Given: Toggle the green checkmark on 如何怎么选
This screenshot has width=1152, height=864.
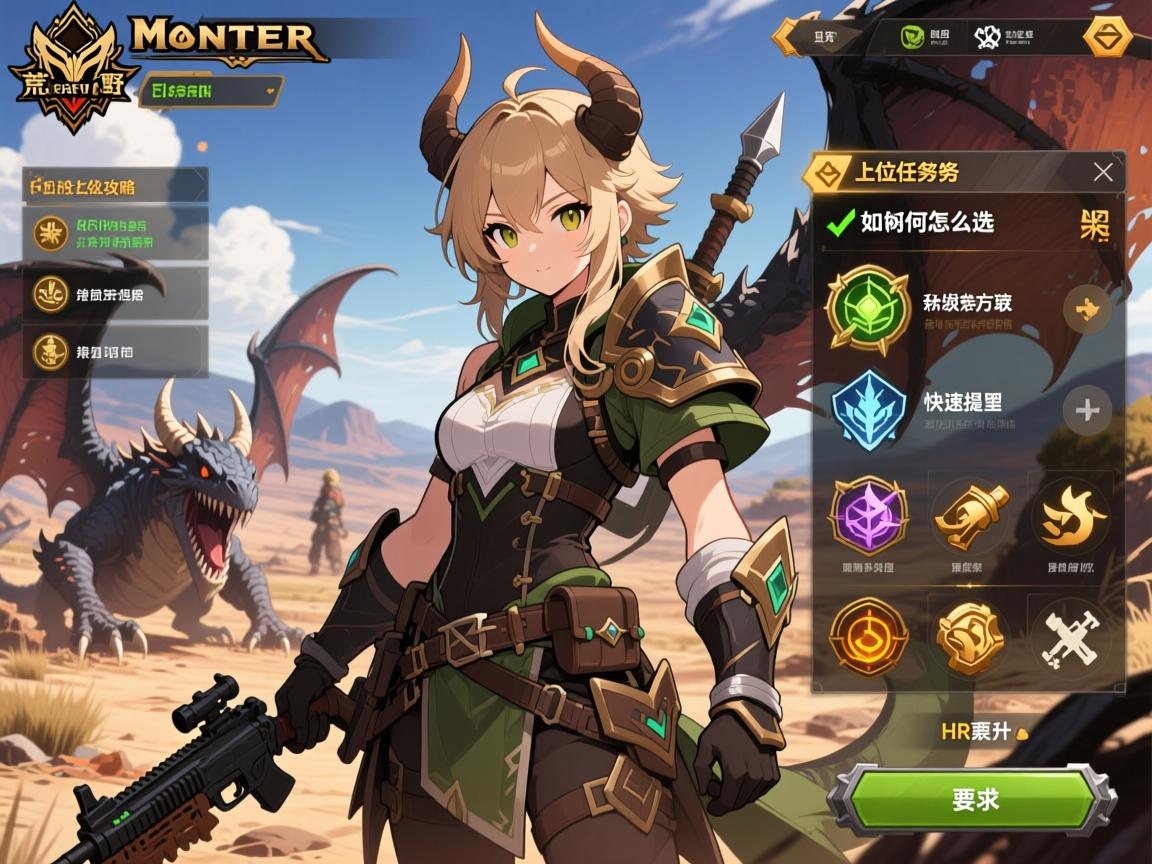Looking at the screenshot, I should [x=838, y=222].
